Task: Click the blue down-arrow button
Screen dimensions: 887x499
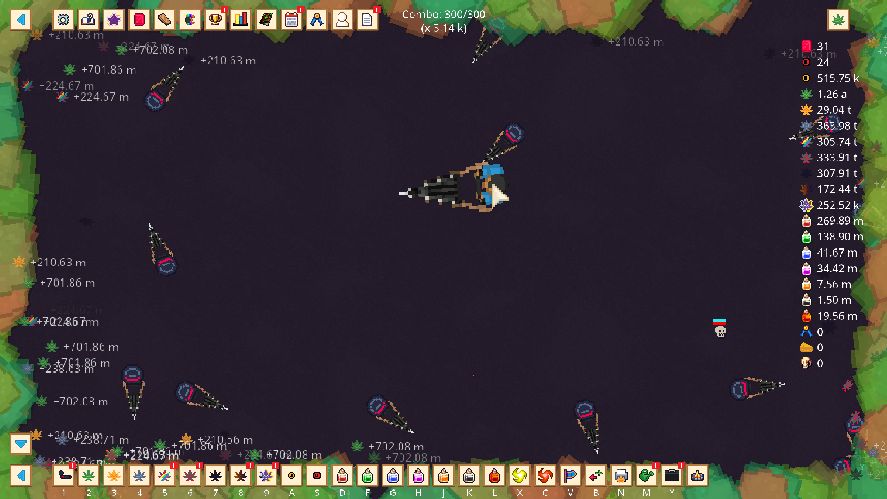Action: click(21, 443)
